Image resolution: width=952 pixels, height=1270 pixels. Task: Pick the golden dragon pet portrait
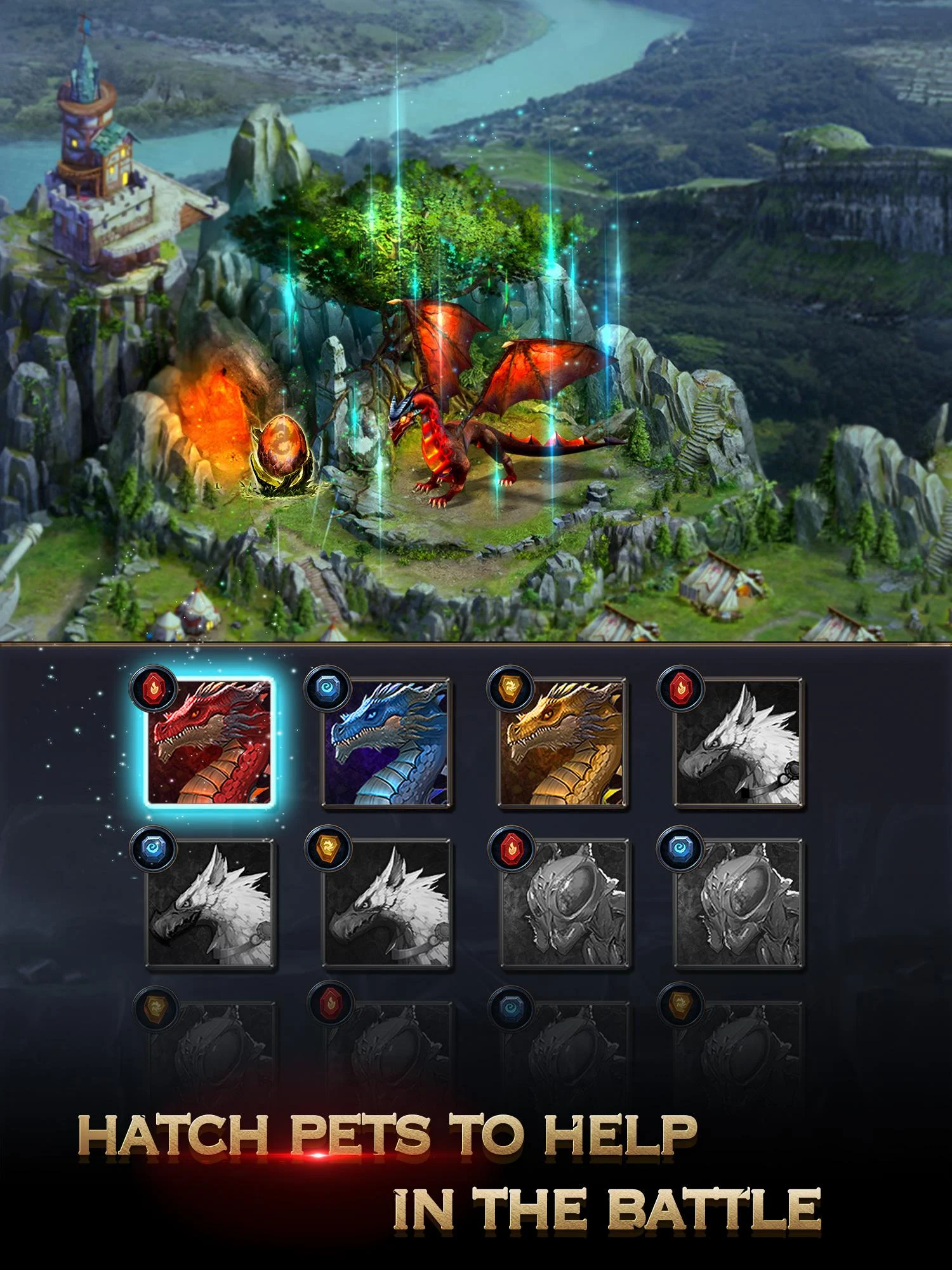(563, 743)
